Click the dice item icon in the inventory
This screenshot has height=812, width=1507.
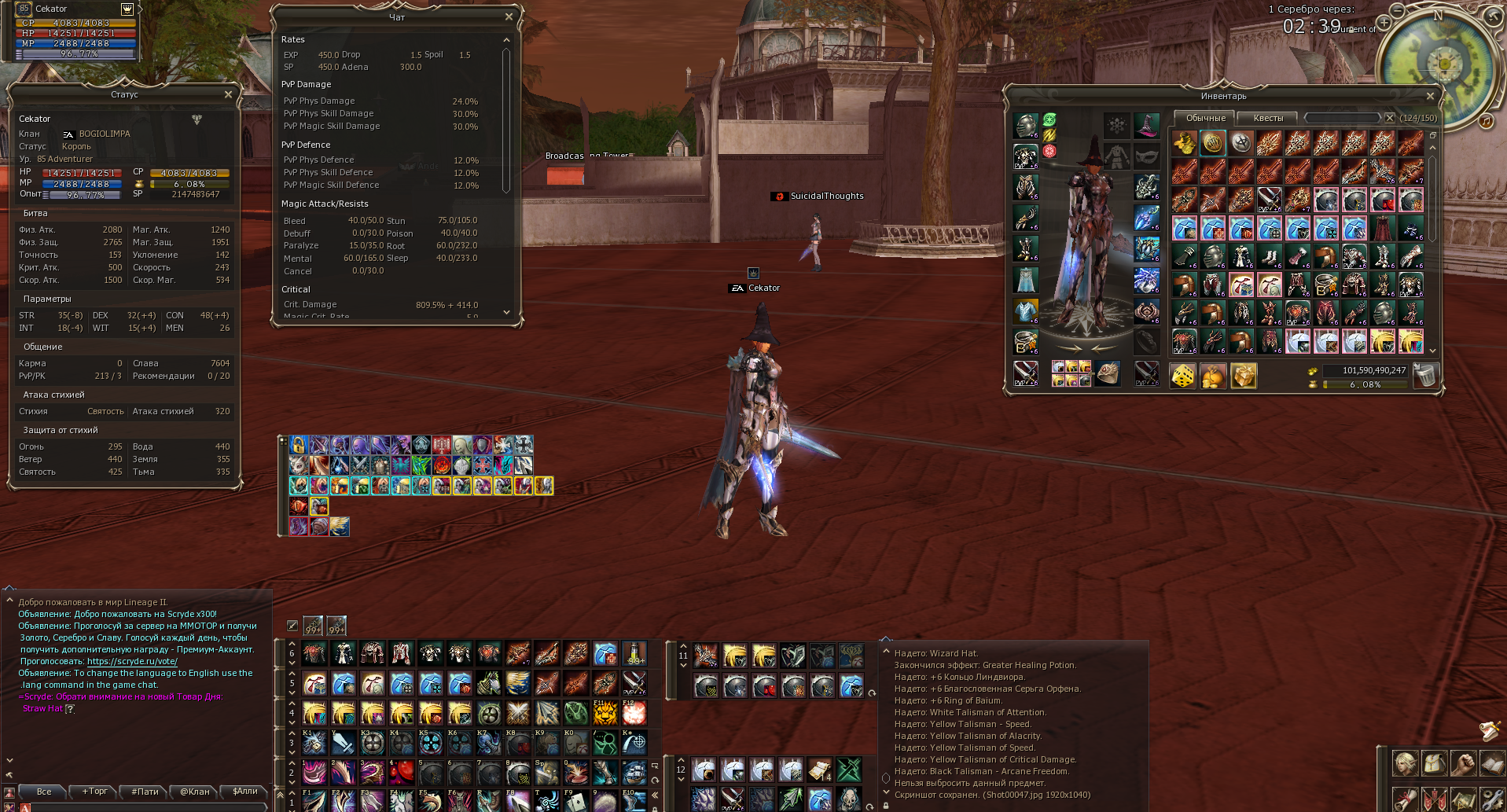tap(1183, 376)
